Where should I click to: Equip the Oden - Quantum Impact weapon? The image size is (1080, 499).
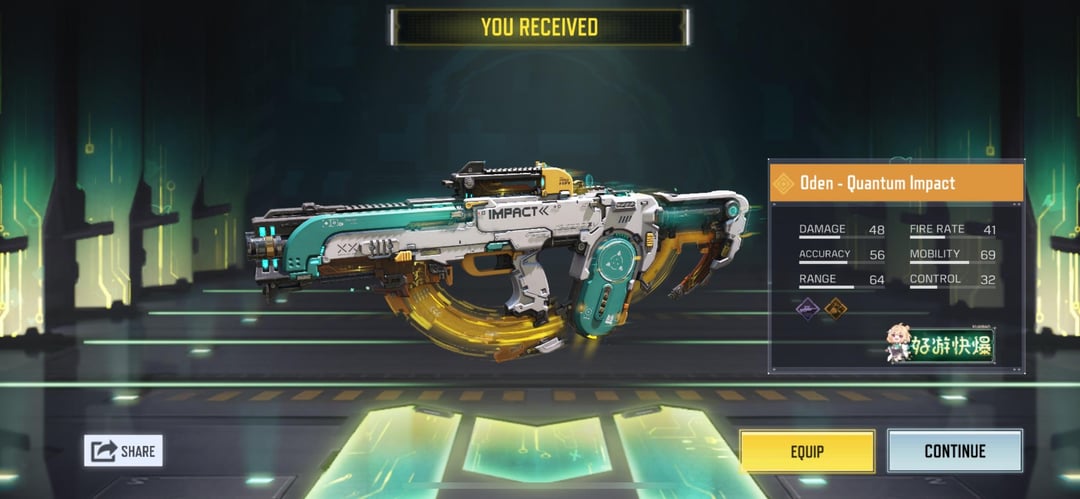pos(807,451)
